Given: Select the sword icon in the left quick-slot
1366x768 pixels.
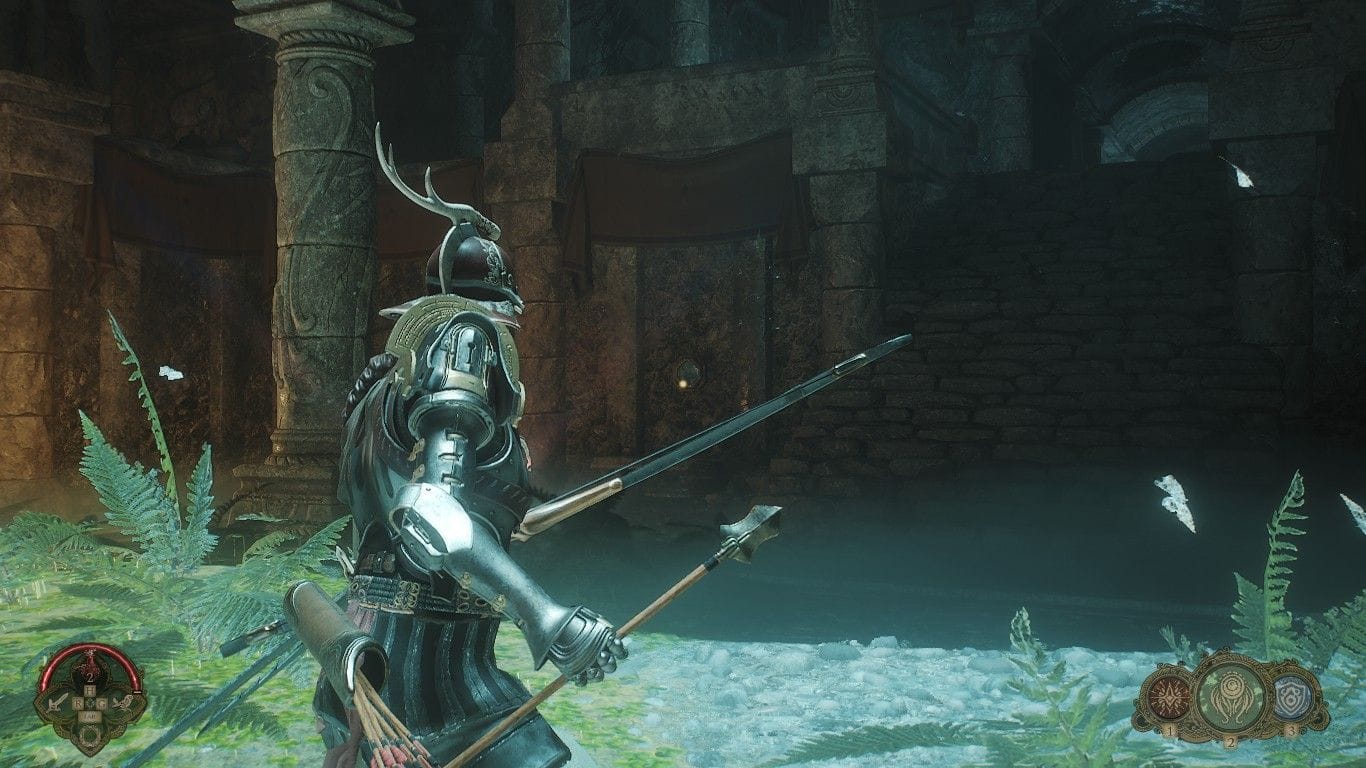Looking at the screenshot, I should point(58,703).
